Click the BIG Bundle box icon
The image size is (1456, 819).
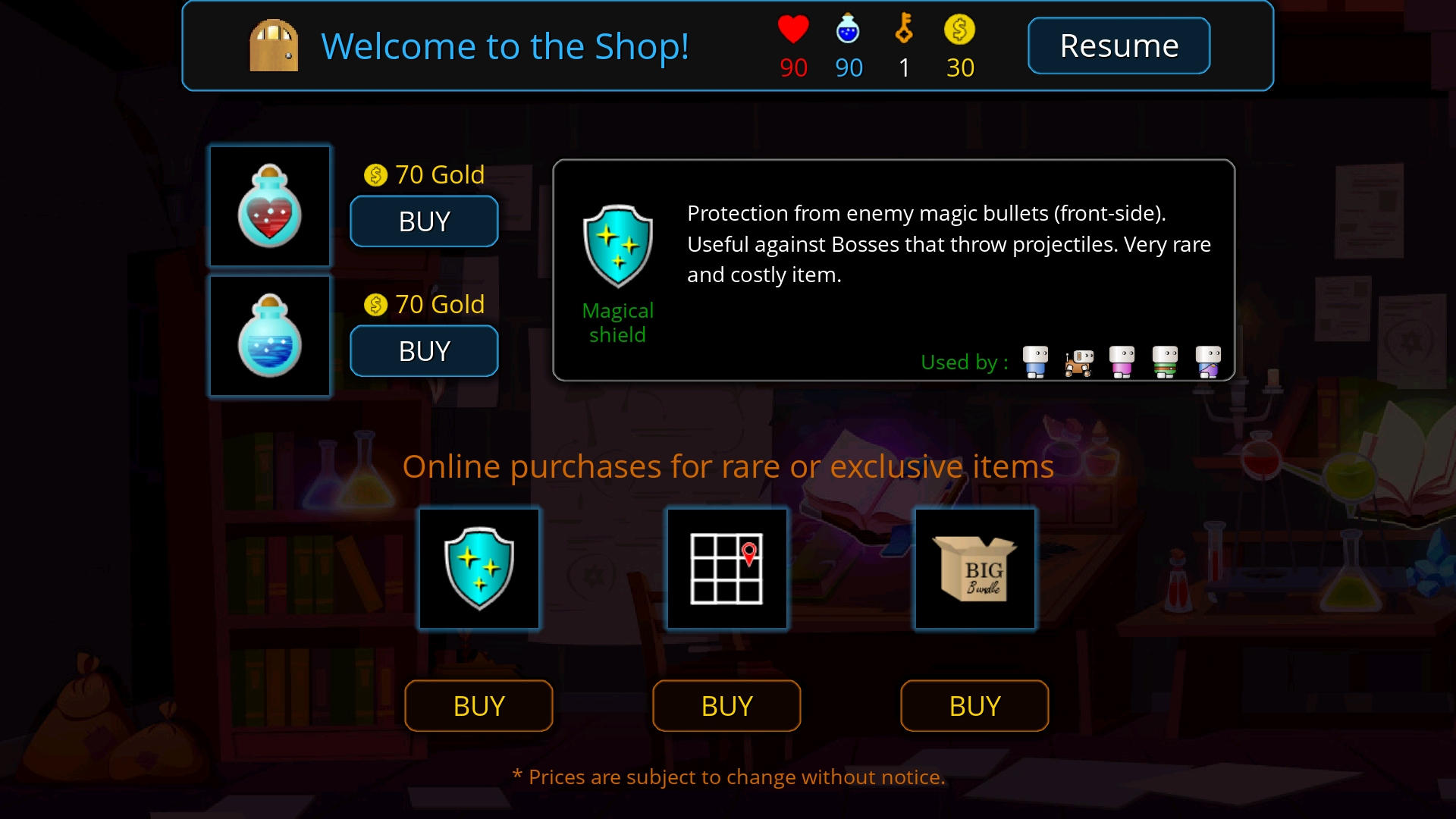coord(974,569)
